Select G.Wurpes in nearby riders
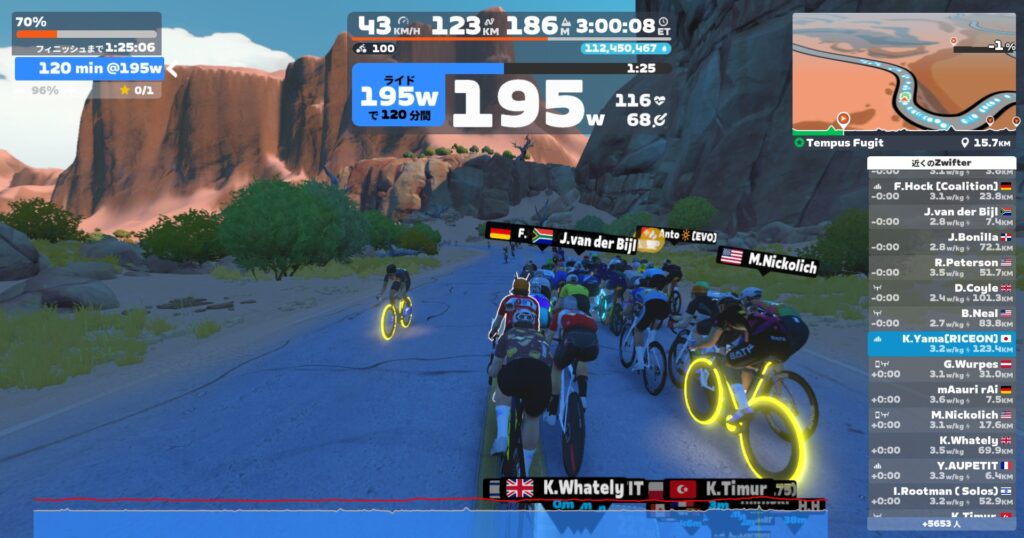The image size is (1024, 538). click(941, 369)
